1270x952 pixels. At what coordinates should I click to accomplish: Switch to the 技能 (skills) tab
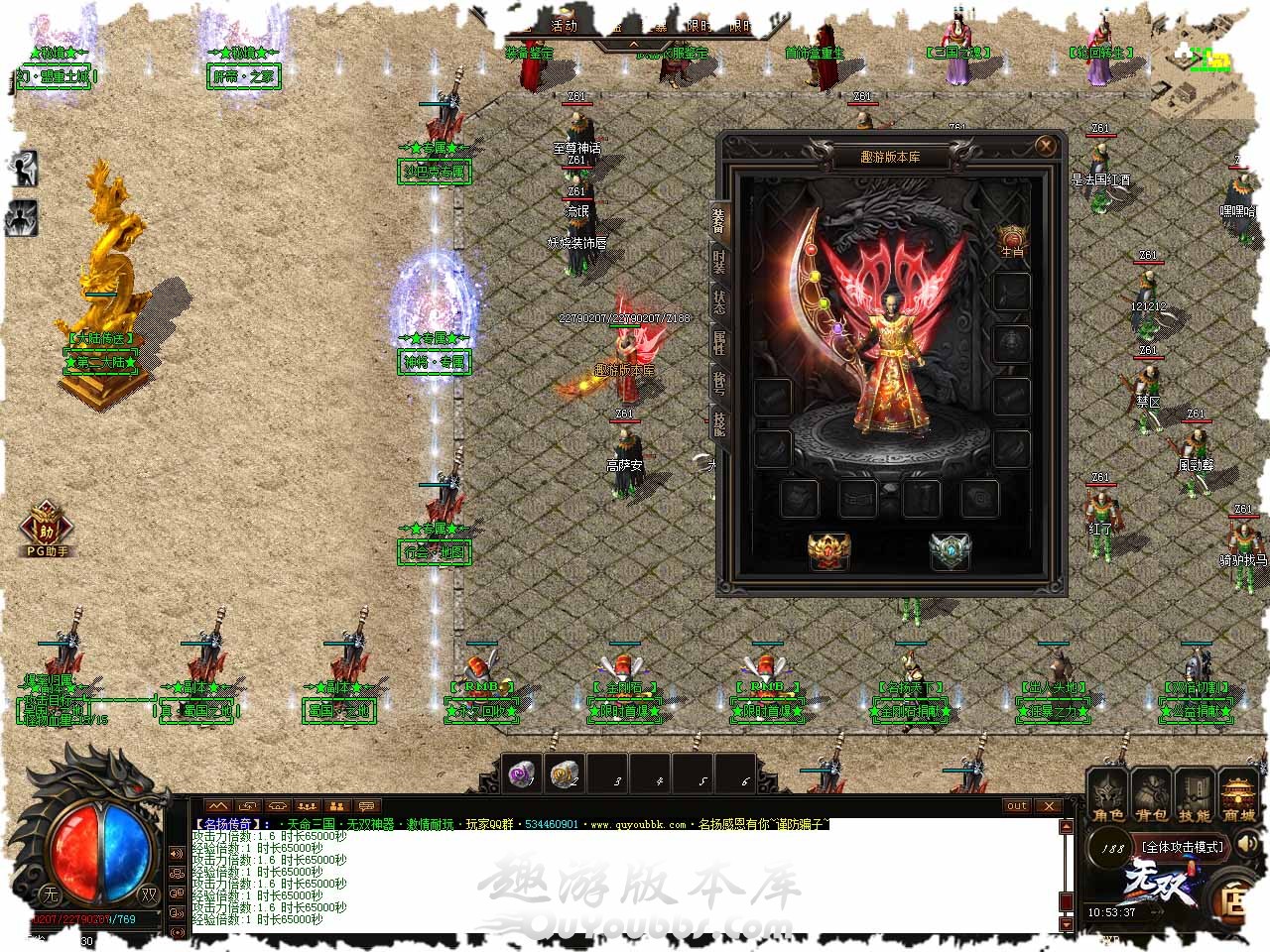tap(719, 423)
